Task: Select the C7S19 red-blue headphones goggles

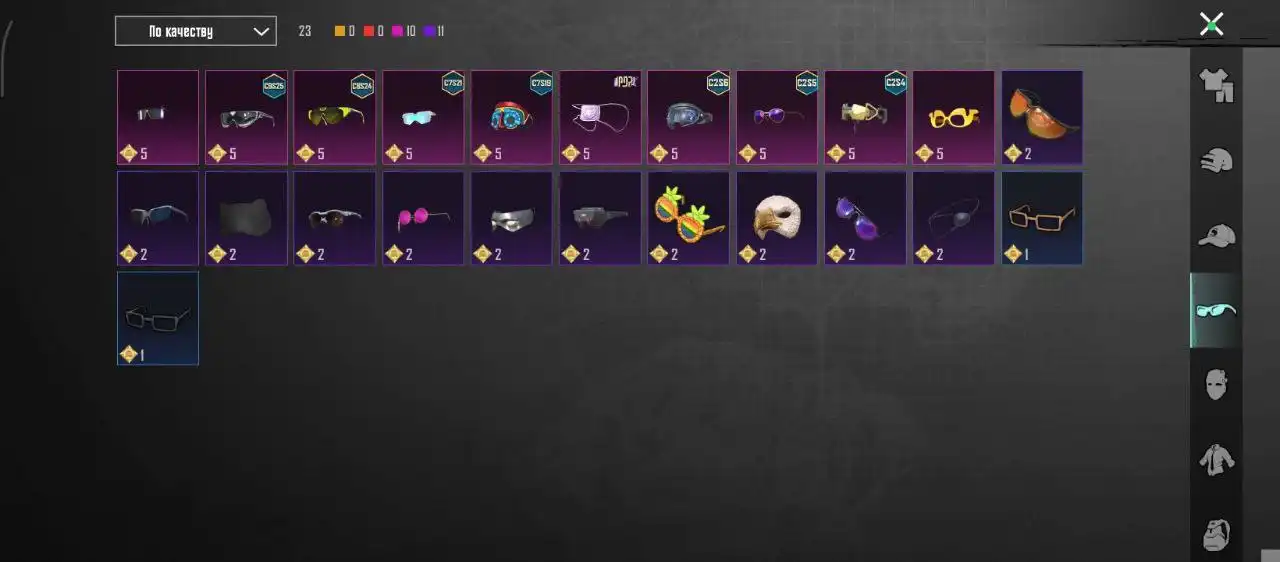Action: point(511,117)
